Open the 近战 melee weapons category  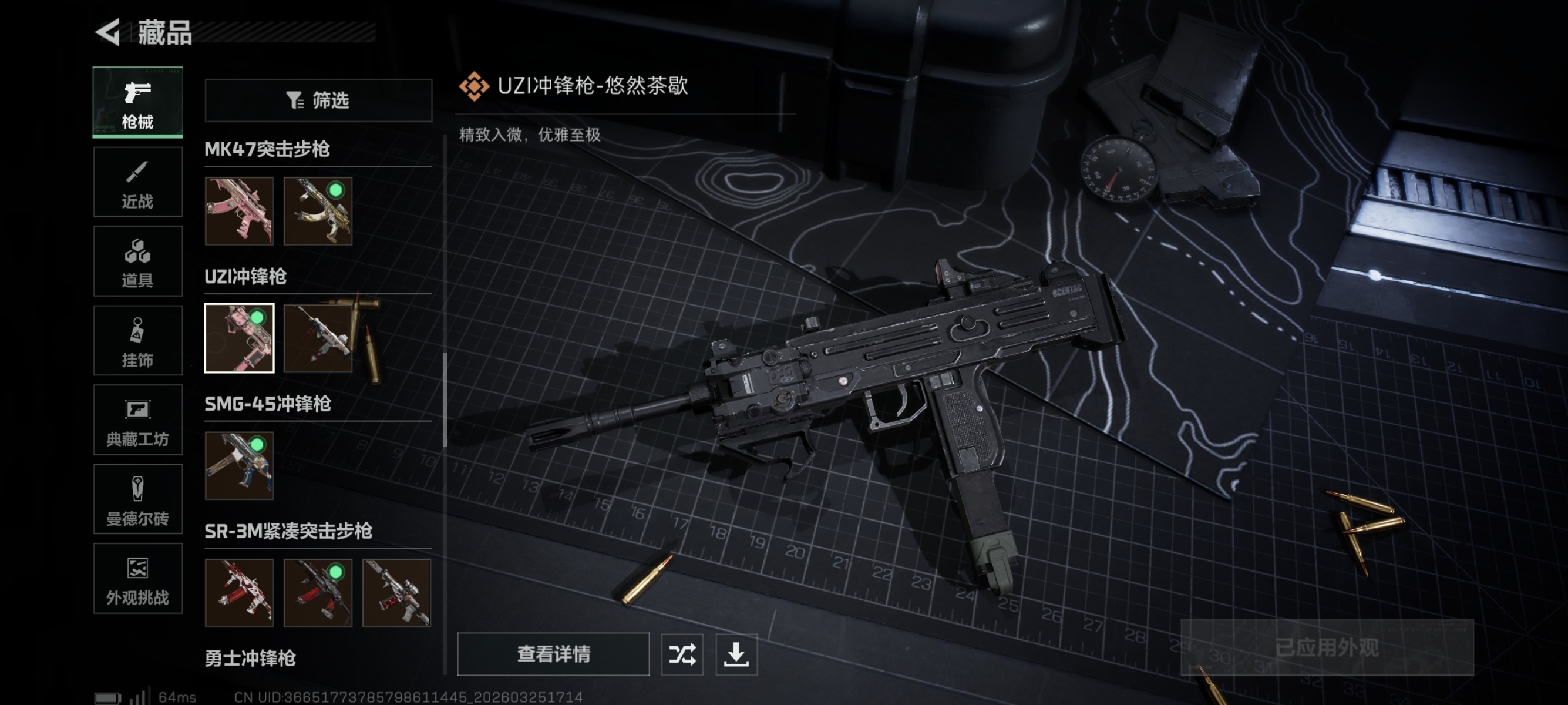[137, 182]
